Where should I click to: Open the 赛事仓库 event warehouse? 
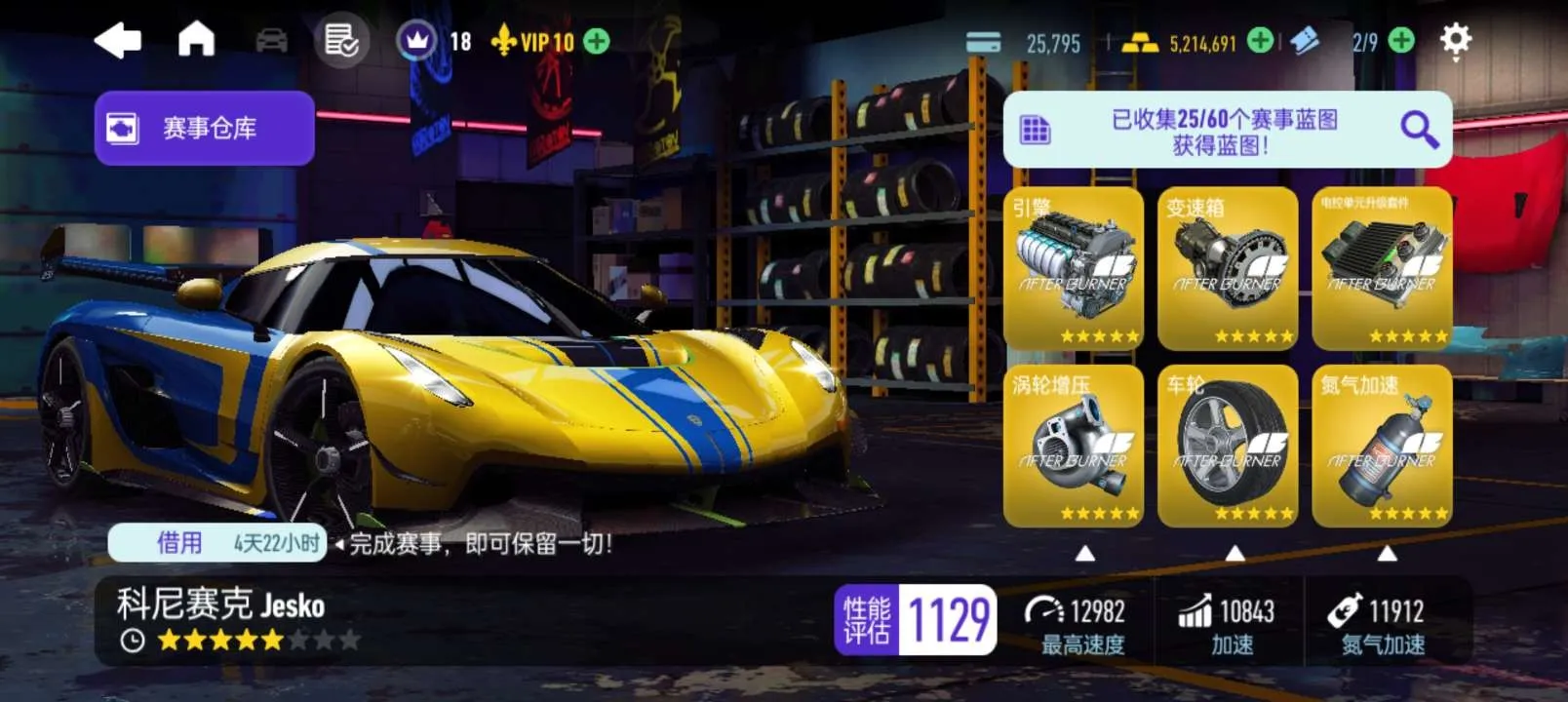(x=205, y=128)
